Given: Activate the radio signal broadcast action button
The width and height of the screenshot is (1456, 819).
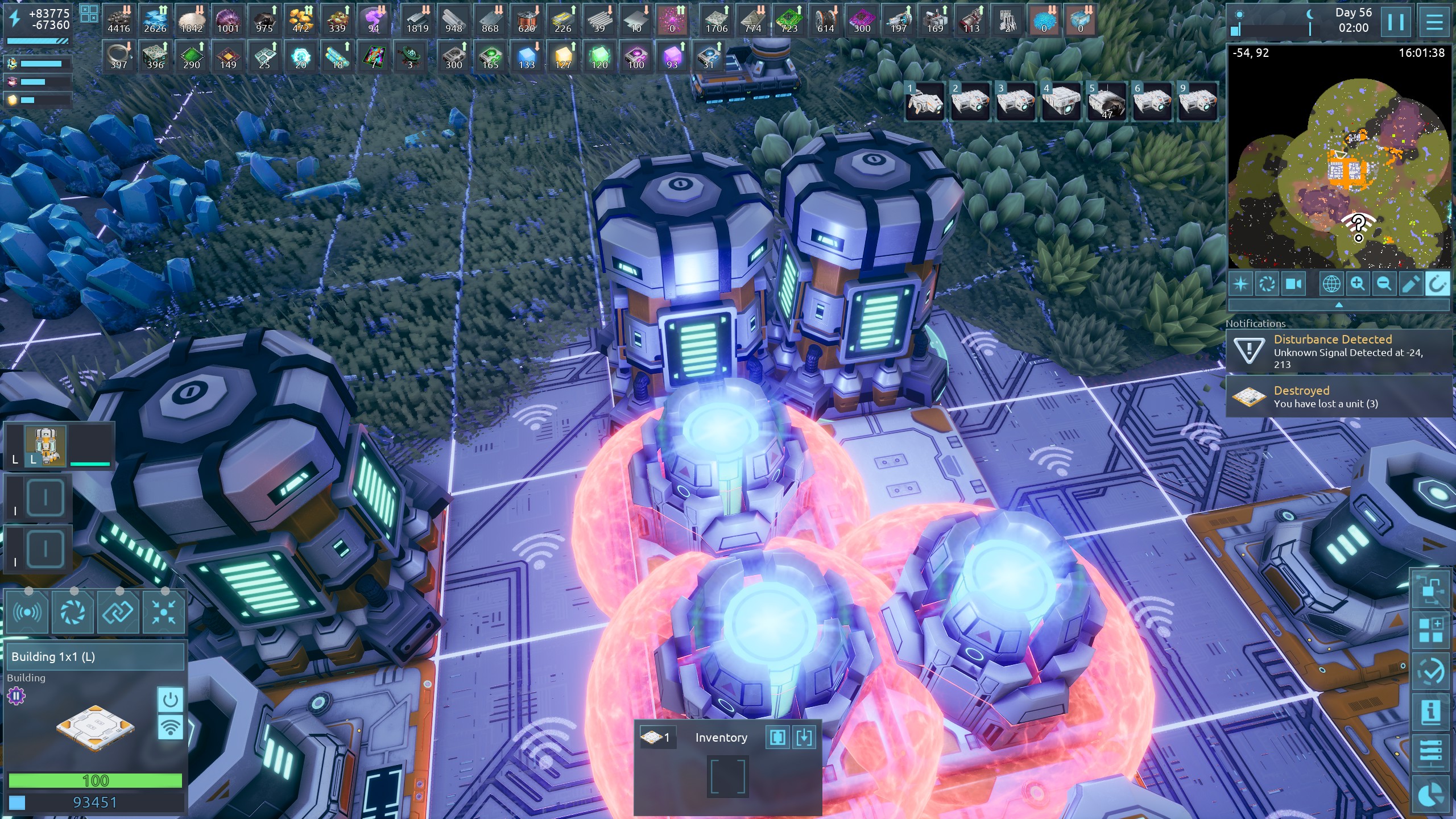Looking at the screenshot, I should coord(27,612).
